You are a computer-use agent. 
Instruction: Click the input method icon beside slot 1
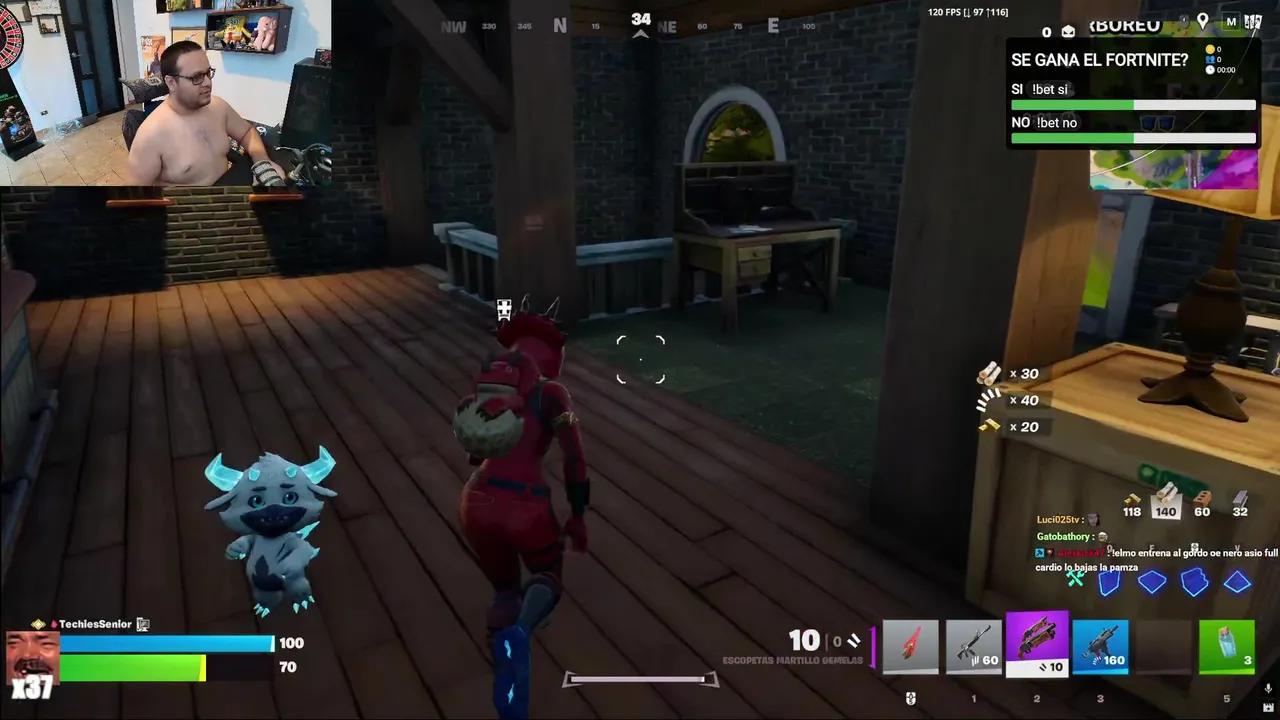click(911, 697)
